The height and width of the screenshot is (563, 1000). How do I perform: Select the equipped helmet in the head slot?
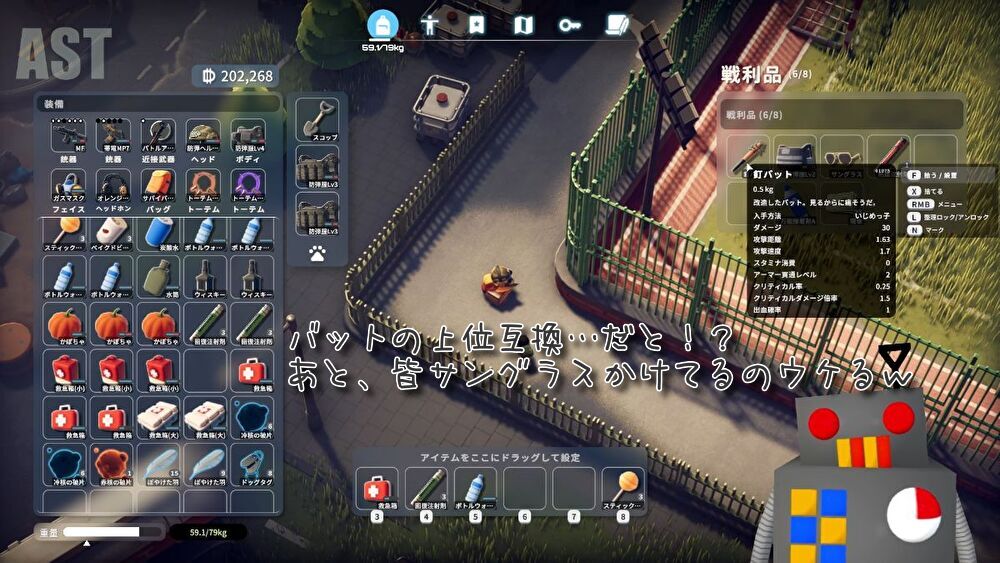pyautogui.click(x=203, y=137)
